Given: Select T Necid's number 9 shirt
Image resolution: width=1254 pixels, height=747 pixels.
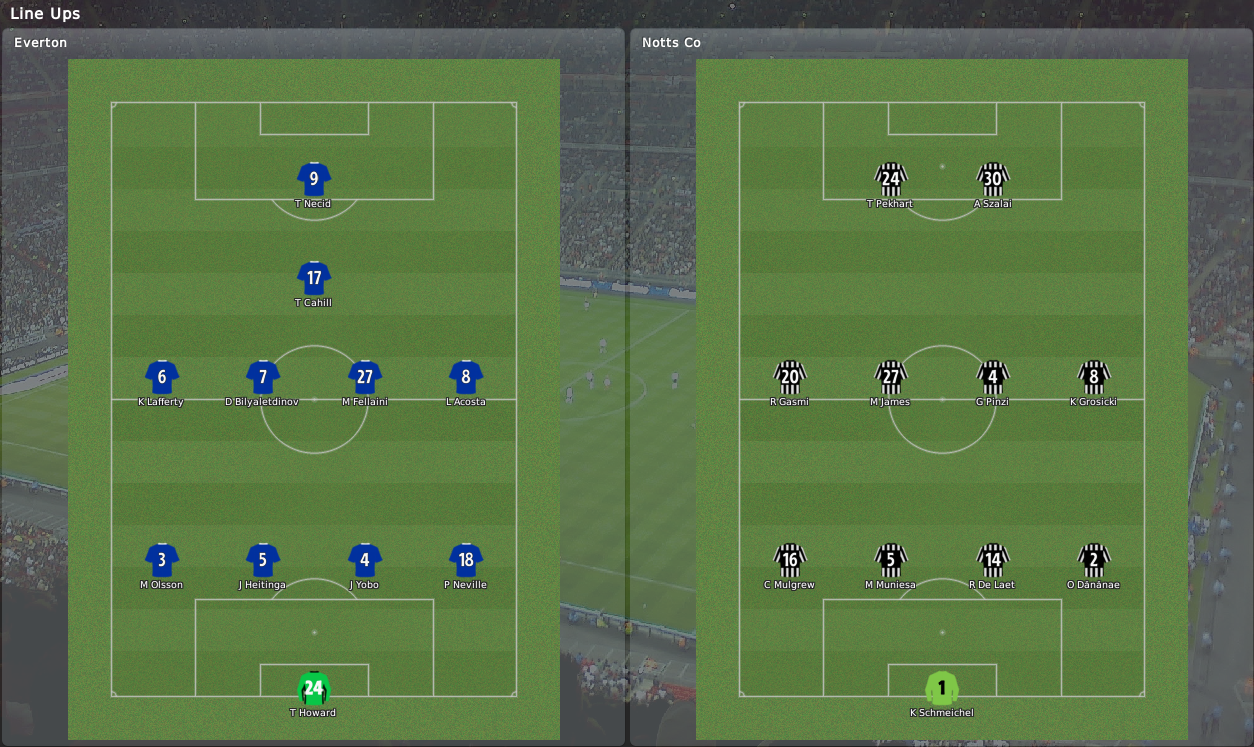Looking at the screenshot, I should tap(314, 179).
